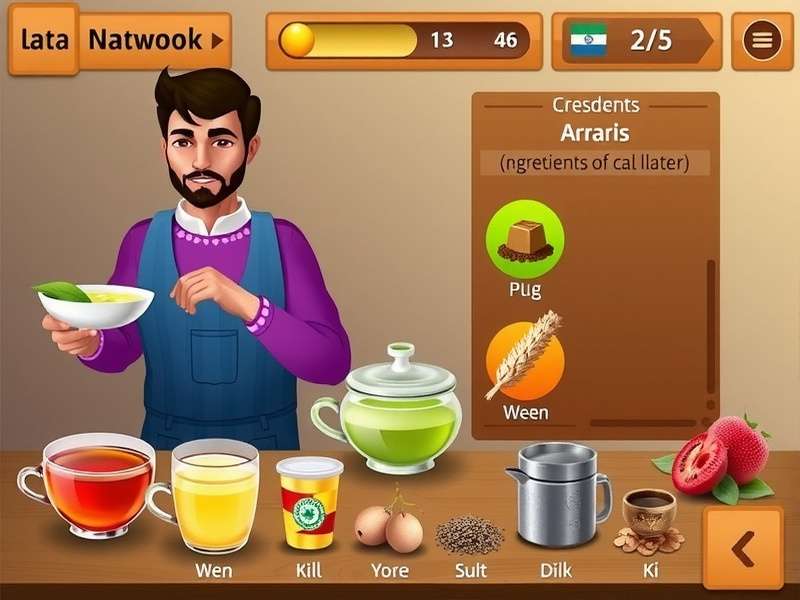Choose the Ki small cup
Screen dimensions: 800x600
648,515
